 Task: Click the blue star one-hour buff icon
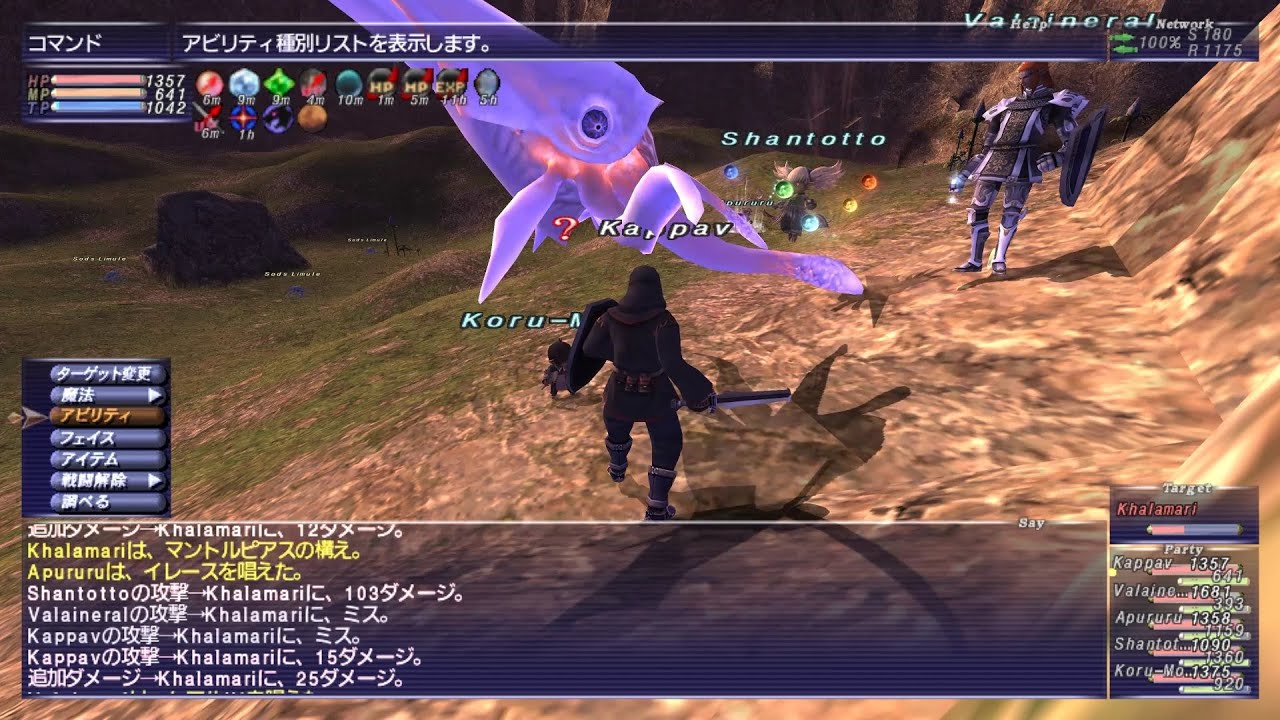coord(243,118)
